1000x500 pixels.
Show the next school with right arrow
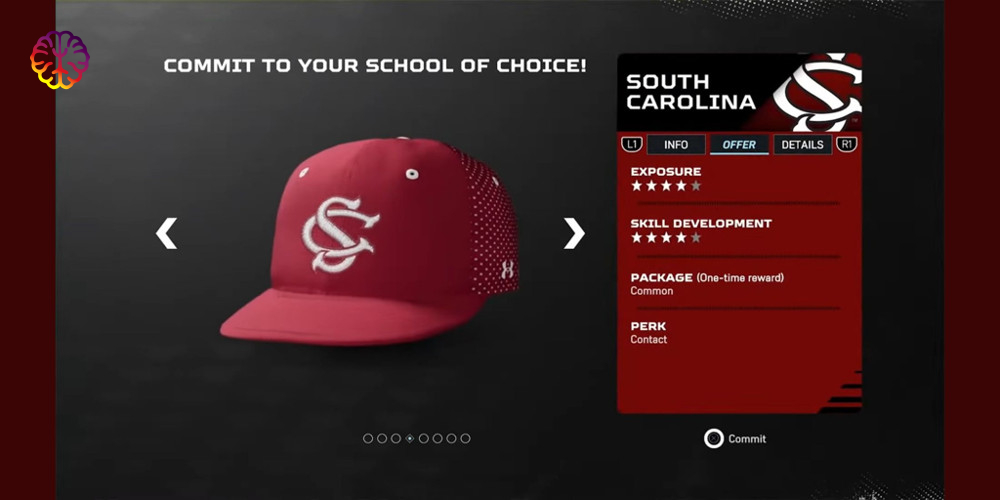pyautogui.click(x=573, y=233)
